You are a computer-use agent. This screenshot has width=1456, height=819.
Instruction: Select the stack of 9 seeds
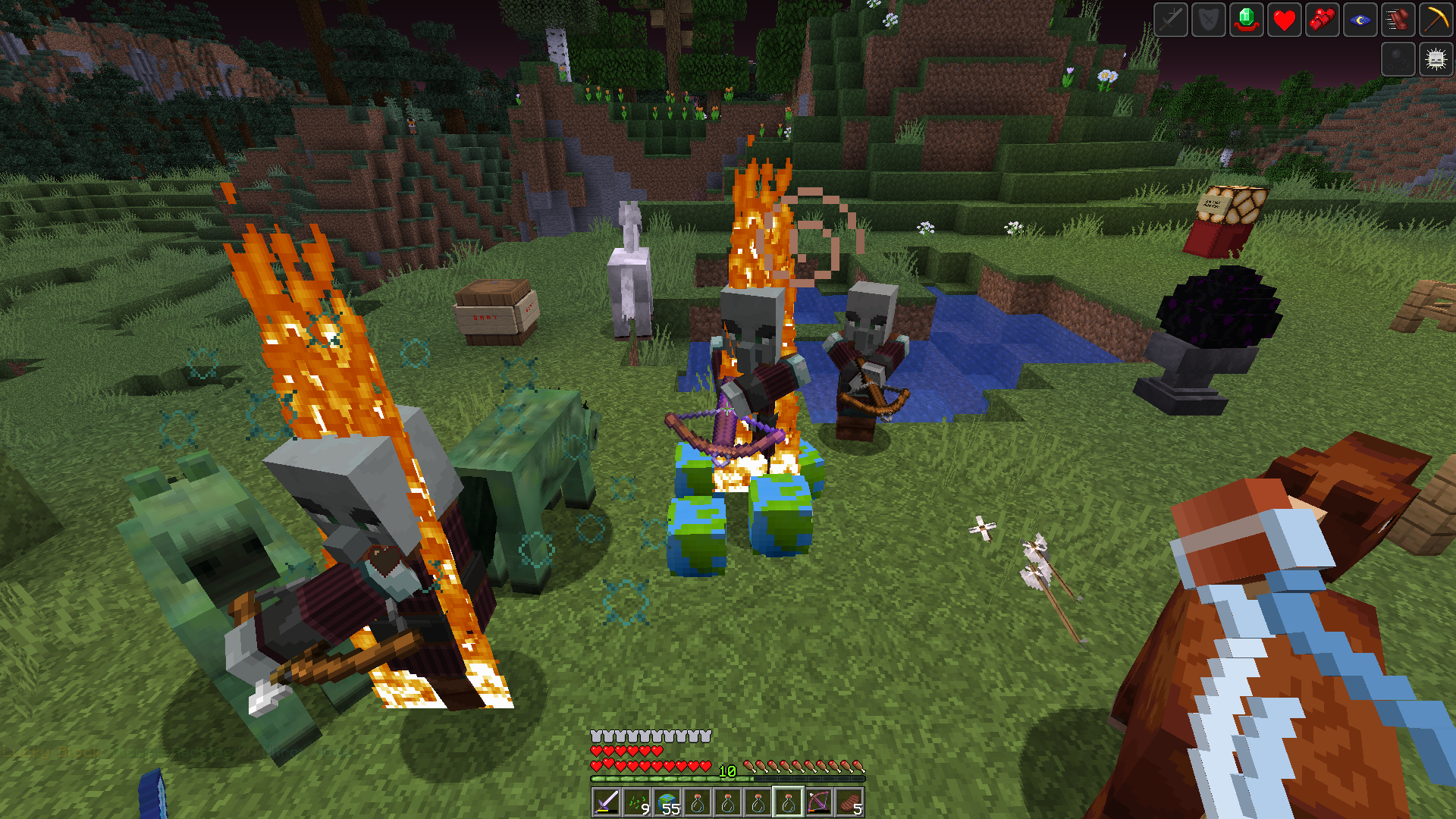point(638,802)
